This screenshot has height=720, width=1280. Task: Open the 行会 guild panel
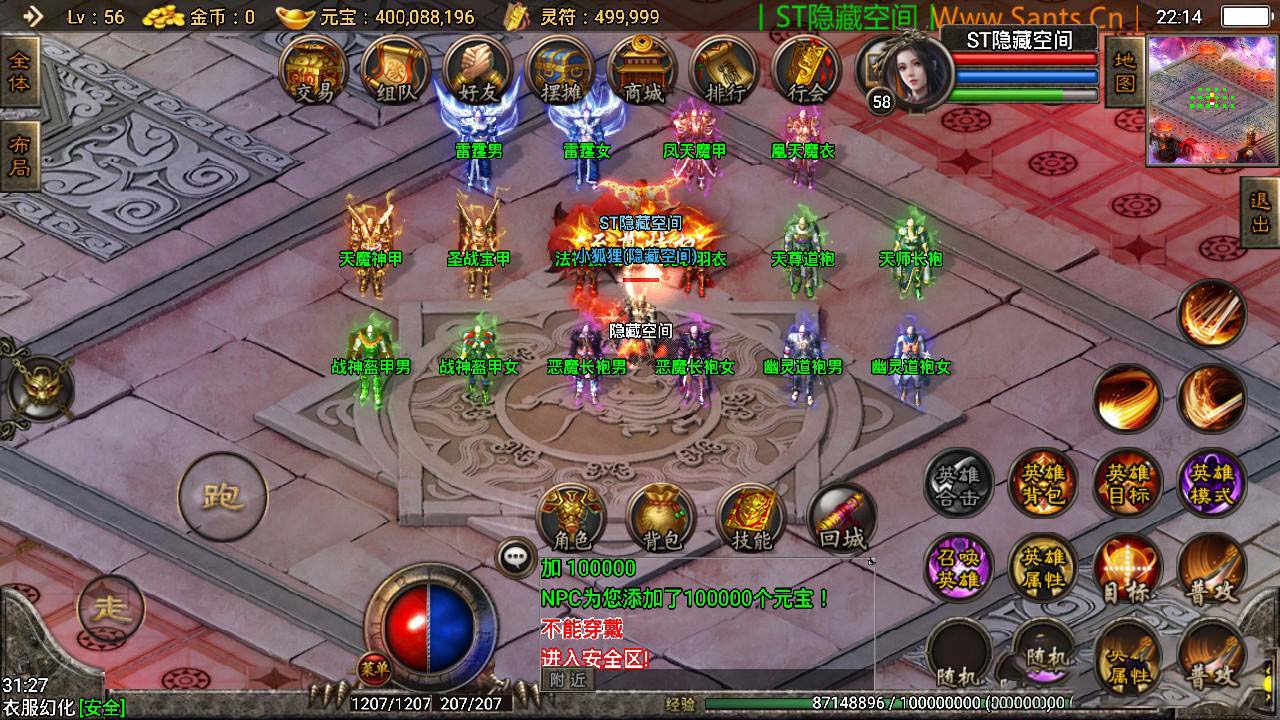click(x=806, y=72)
